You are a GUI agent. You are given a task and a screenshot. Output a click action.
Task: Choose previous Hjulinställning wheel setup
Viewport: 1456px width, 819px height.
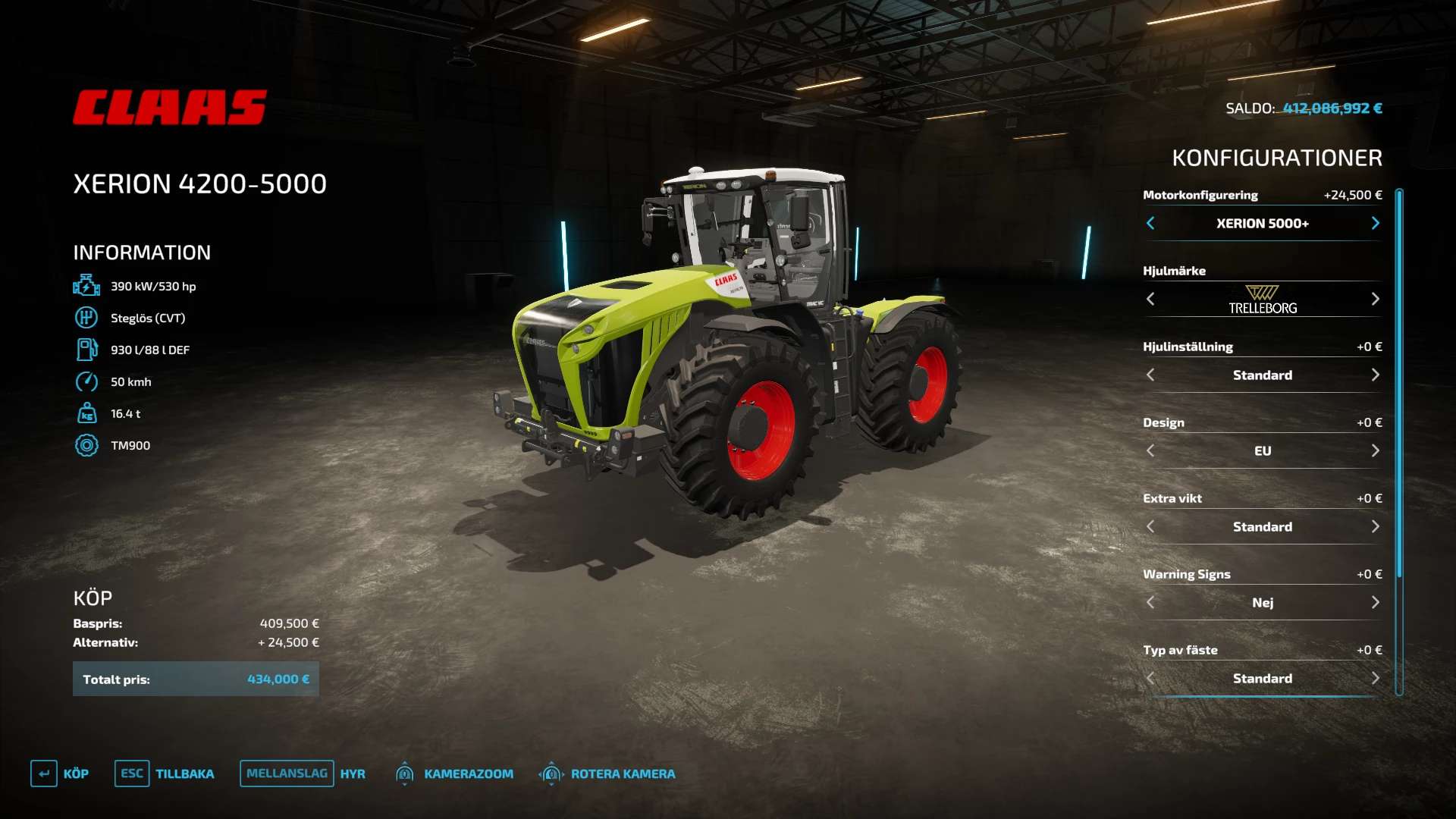point(1150,375)
